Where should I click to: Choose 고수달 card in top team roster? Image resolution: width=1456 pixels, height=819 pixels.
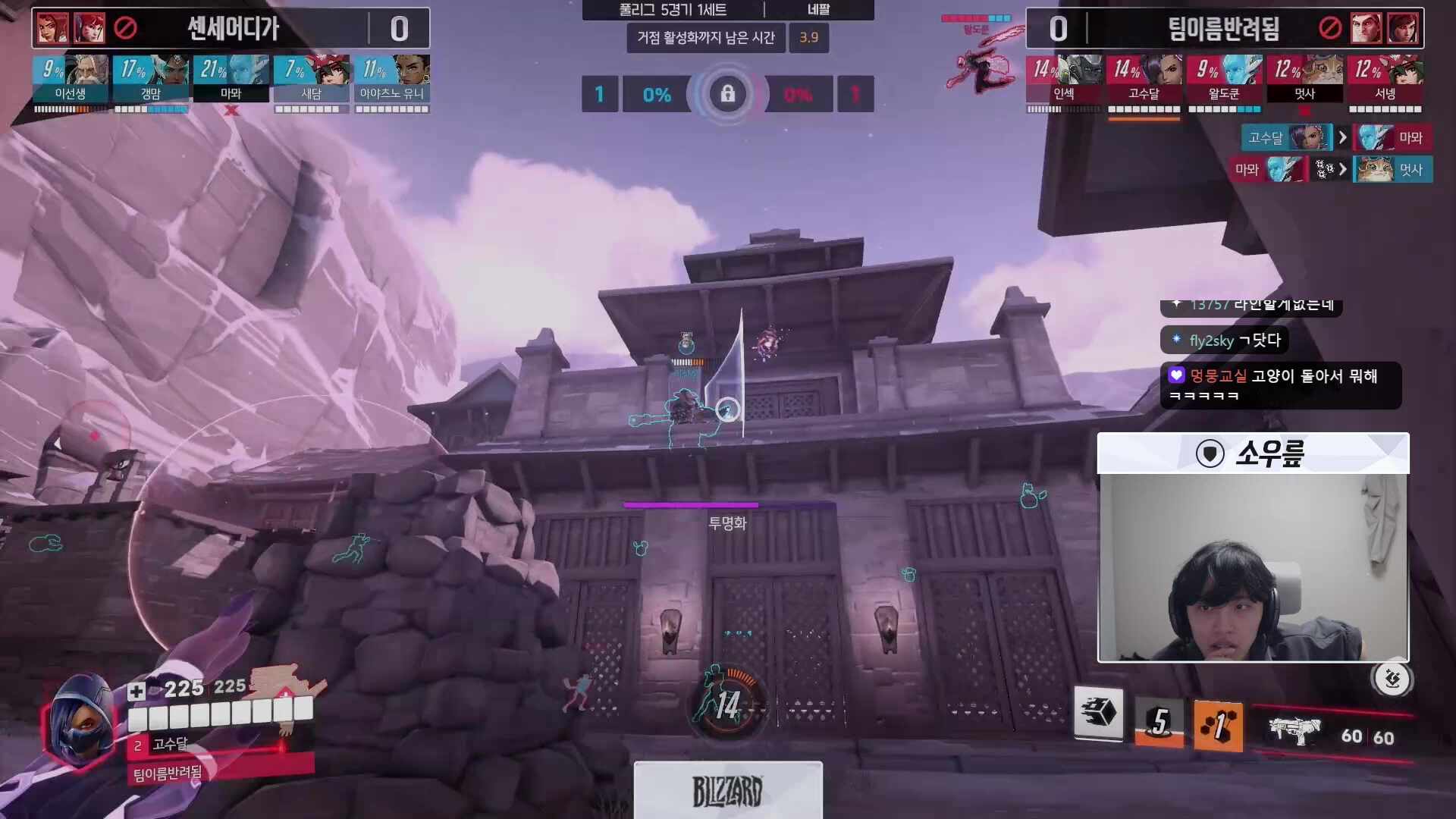(x=1144, y=79)
